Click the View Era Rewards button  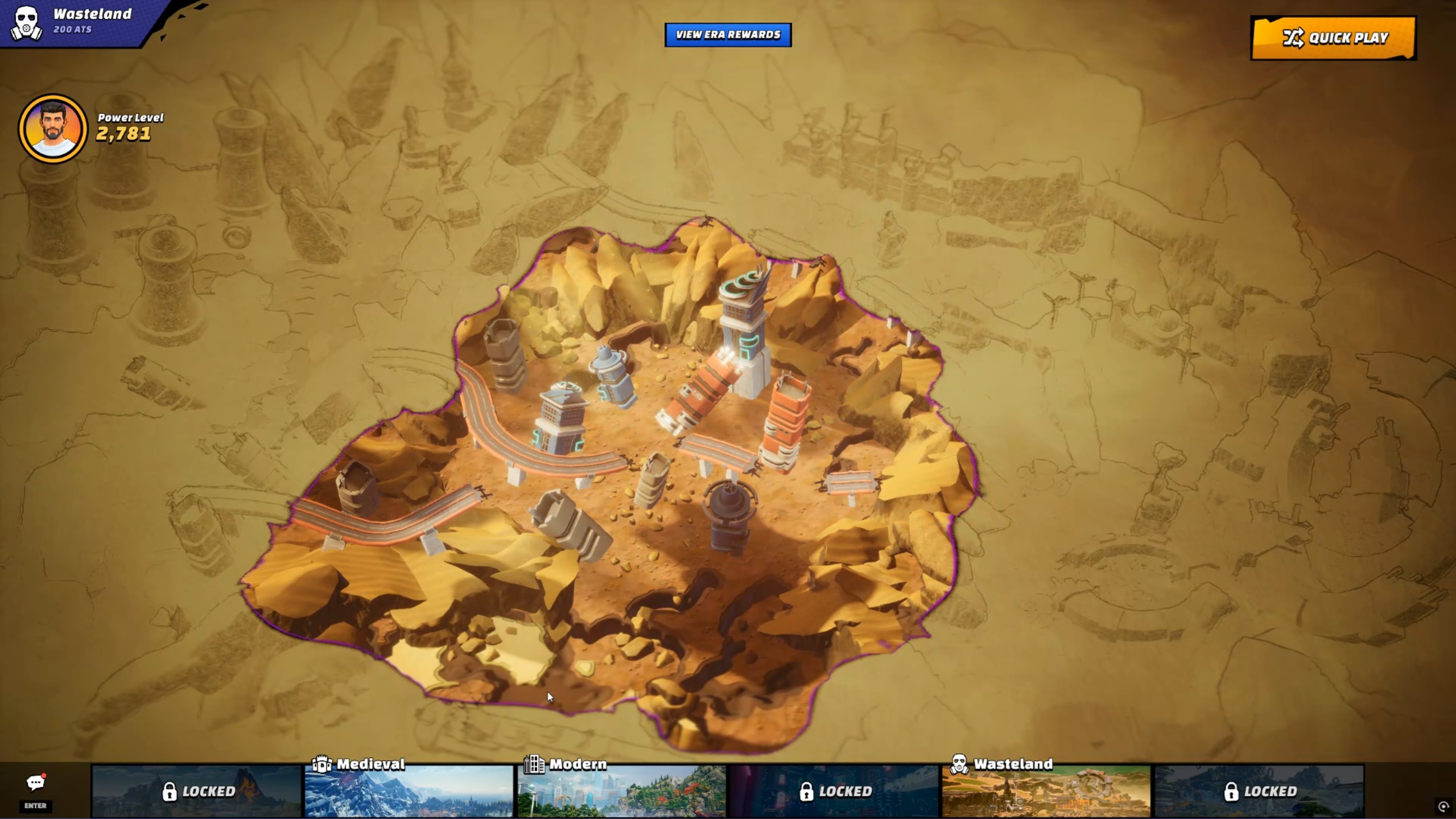coord(728,35)
